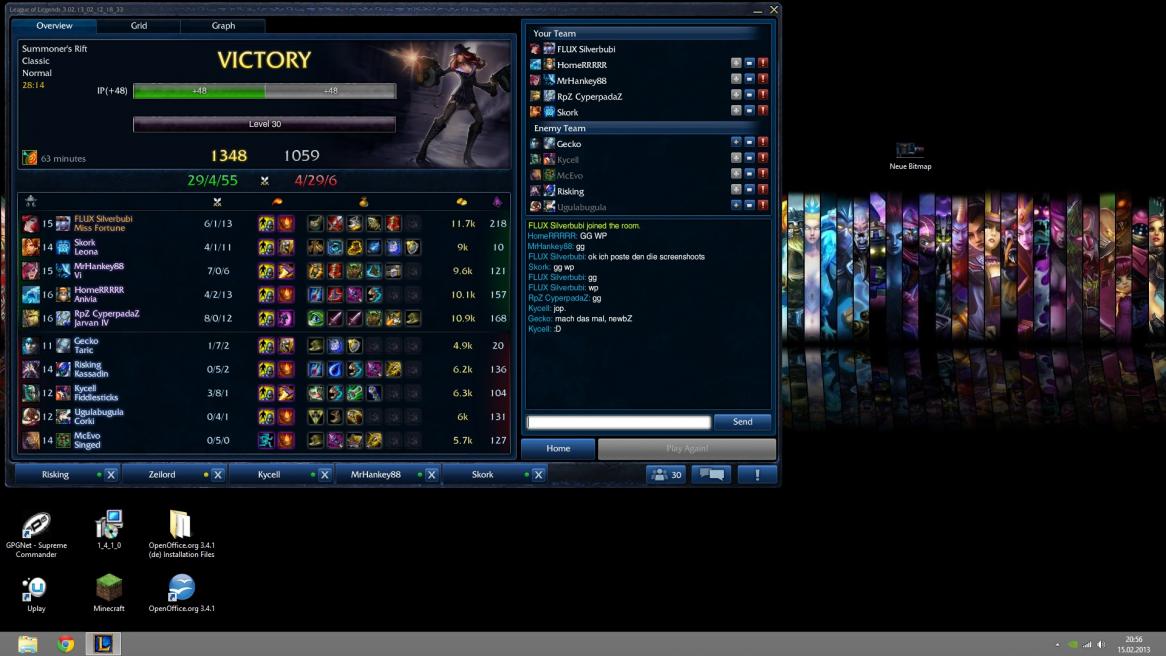This screenshot has height=656, width=1166.
Task: Open the chat bubble button
Action: (x=712, y=475)
